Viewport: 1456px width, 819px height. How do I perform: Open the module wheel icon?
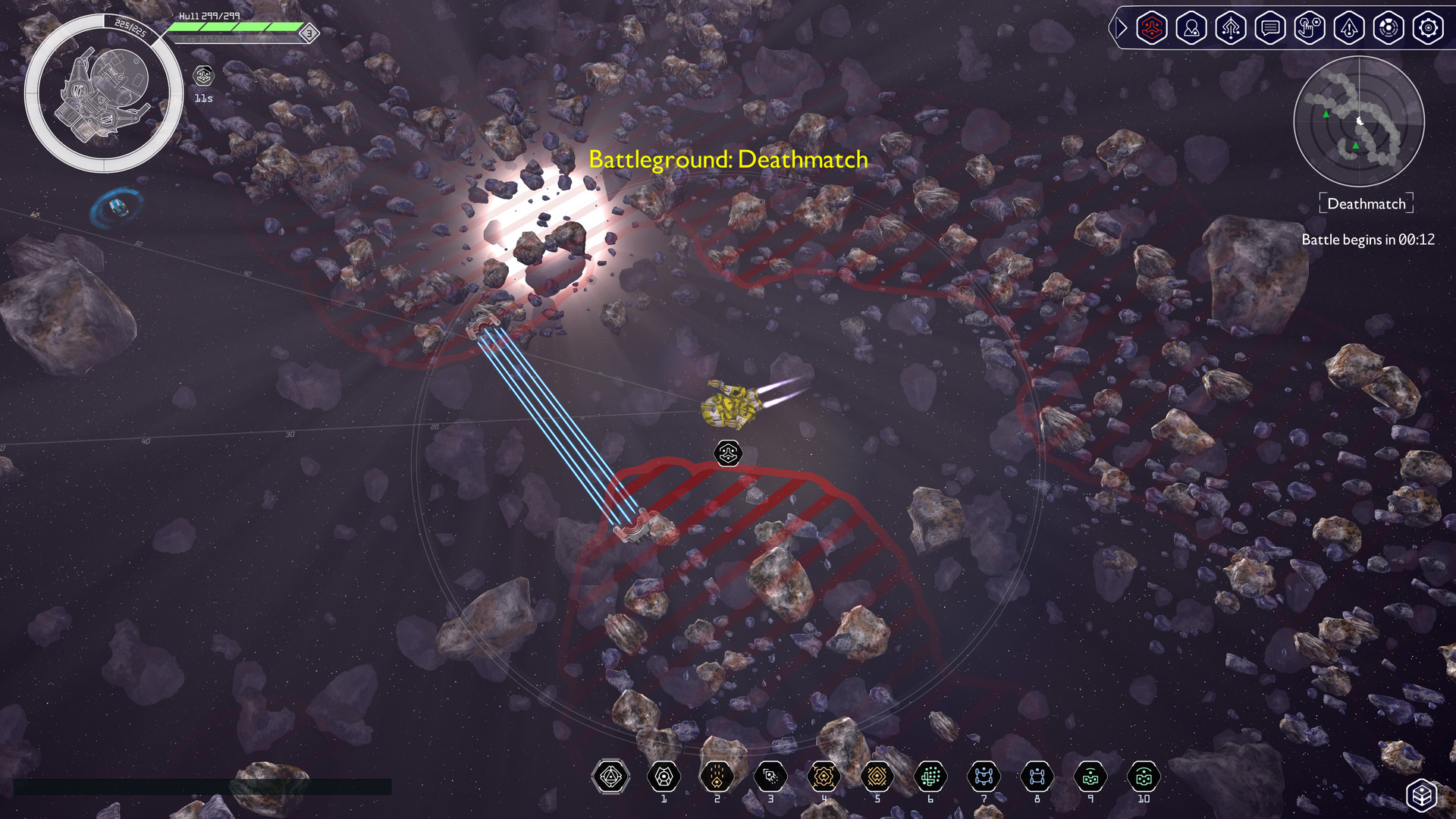1389,28
